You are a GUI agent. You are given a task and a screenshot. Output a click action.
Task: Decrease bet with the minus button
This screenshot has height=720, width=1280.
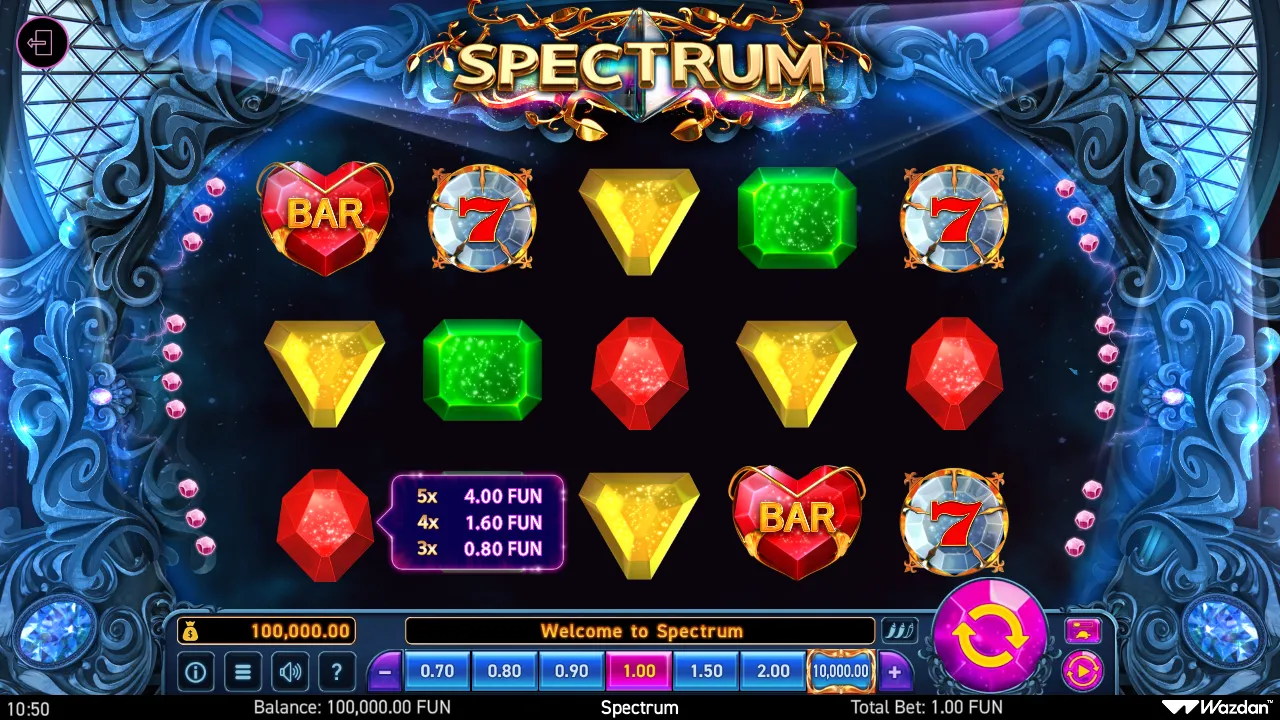[385, 671]
